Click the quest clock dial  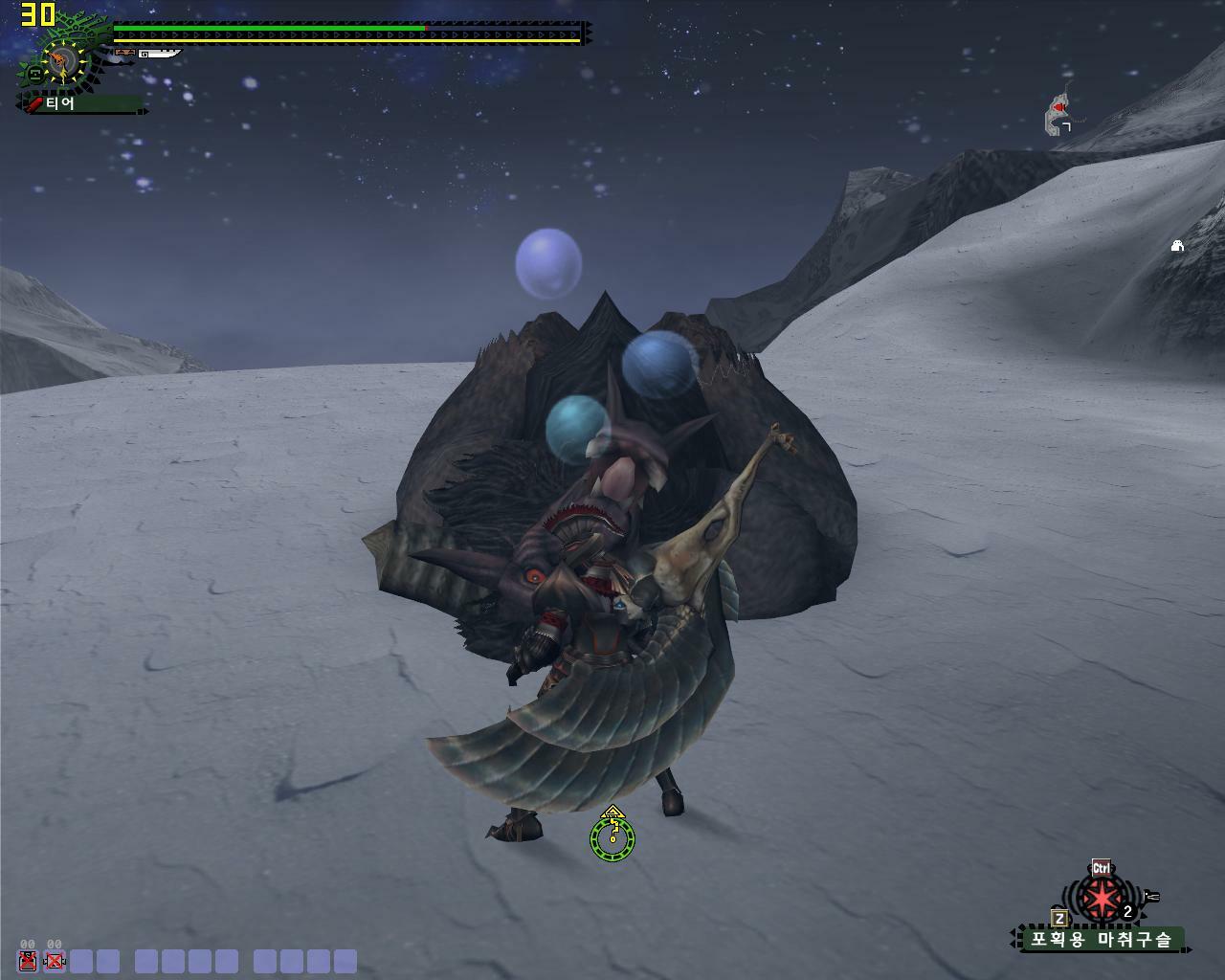click(62, 61)
